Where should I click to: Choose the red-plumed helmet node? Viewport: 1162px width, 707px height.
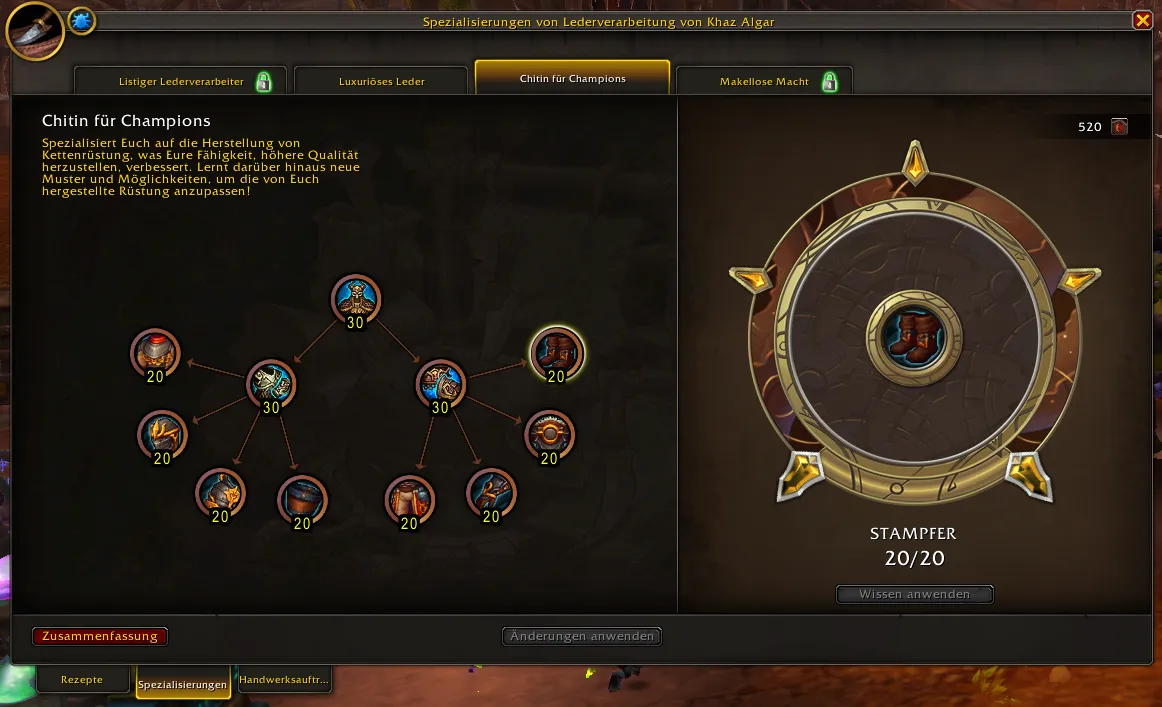156,353
